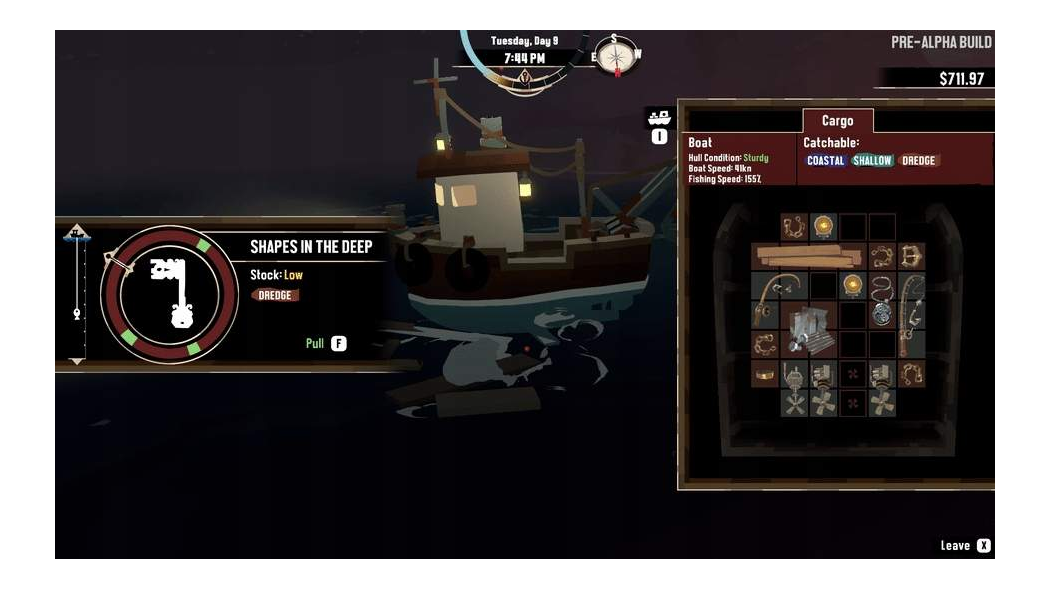Open the Cargo tab

click(837, 121)
